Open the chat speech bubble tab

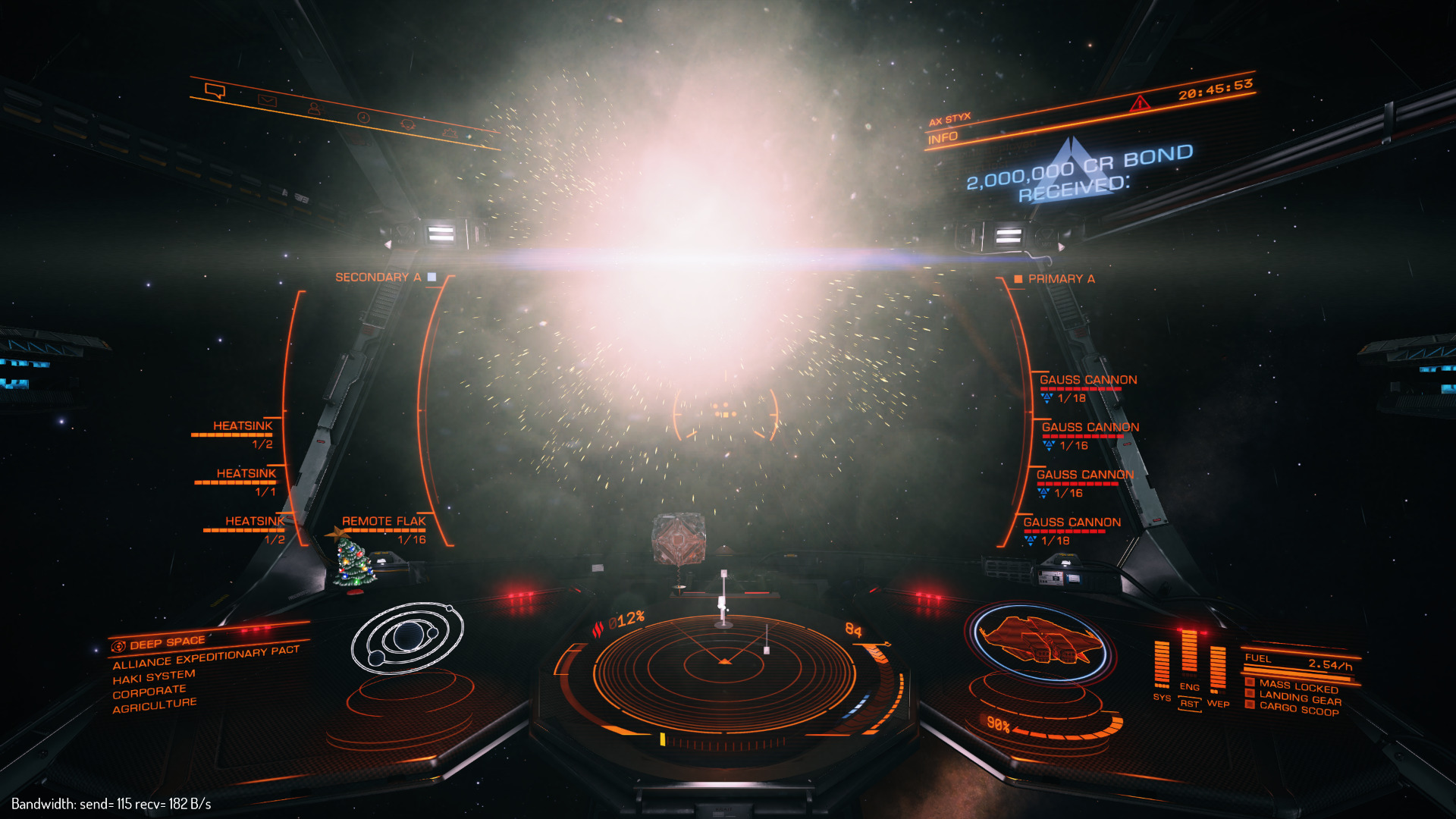[x=215, y=92]
